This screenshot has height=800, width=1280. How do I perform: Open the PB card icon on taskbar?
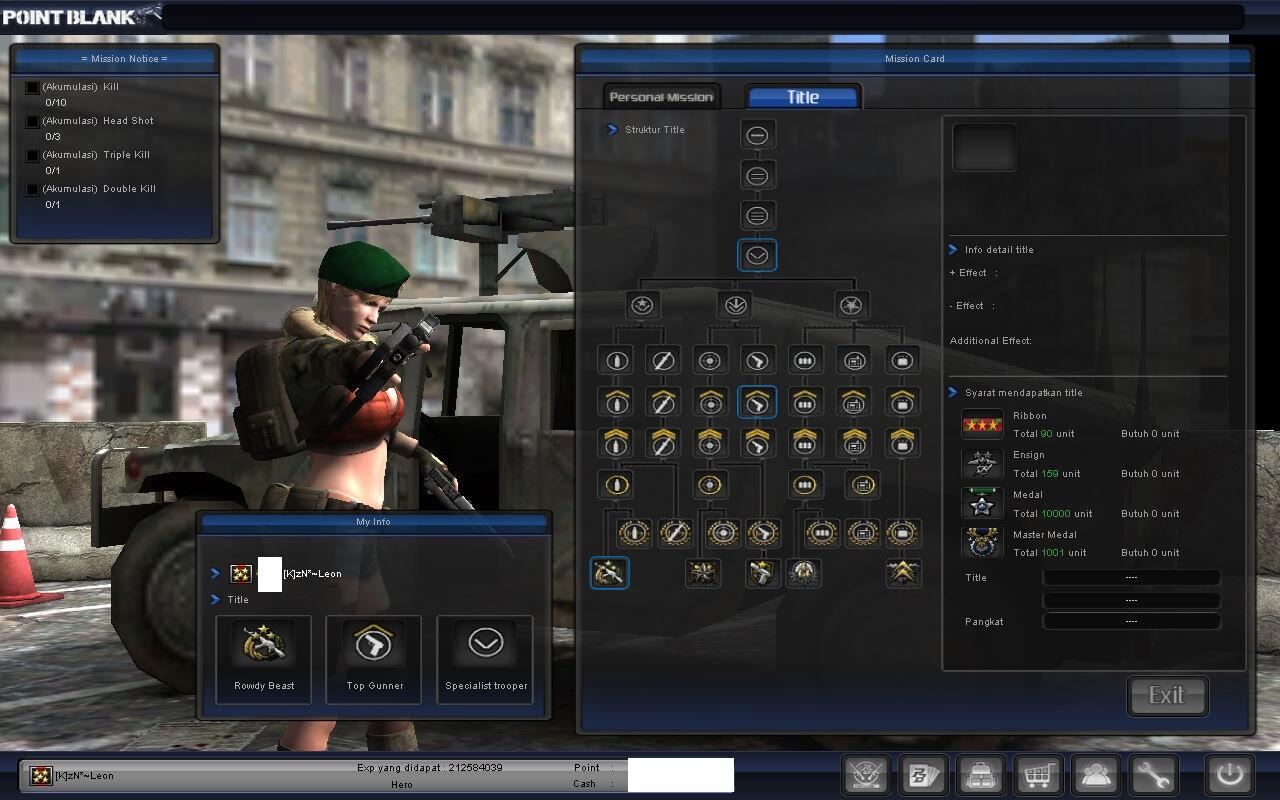(x=922, y=775)
